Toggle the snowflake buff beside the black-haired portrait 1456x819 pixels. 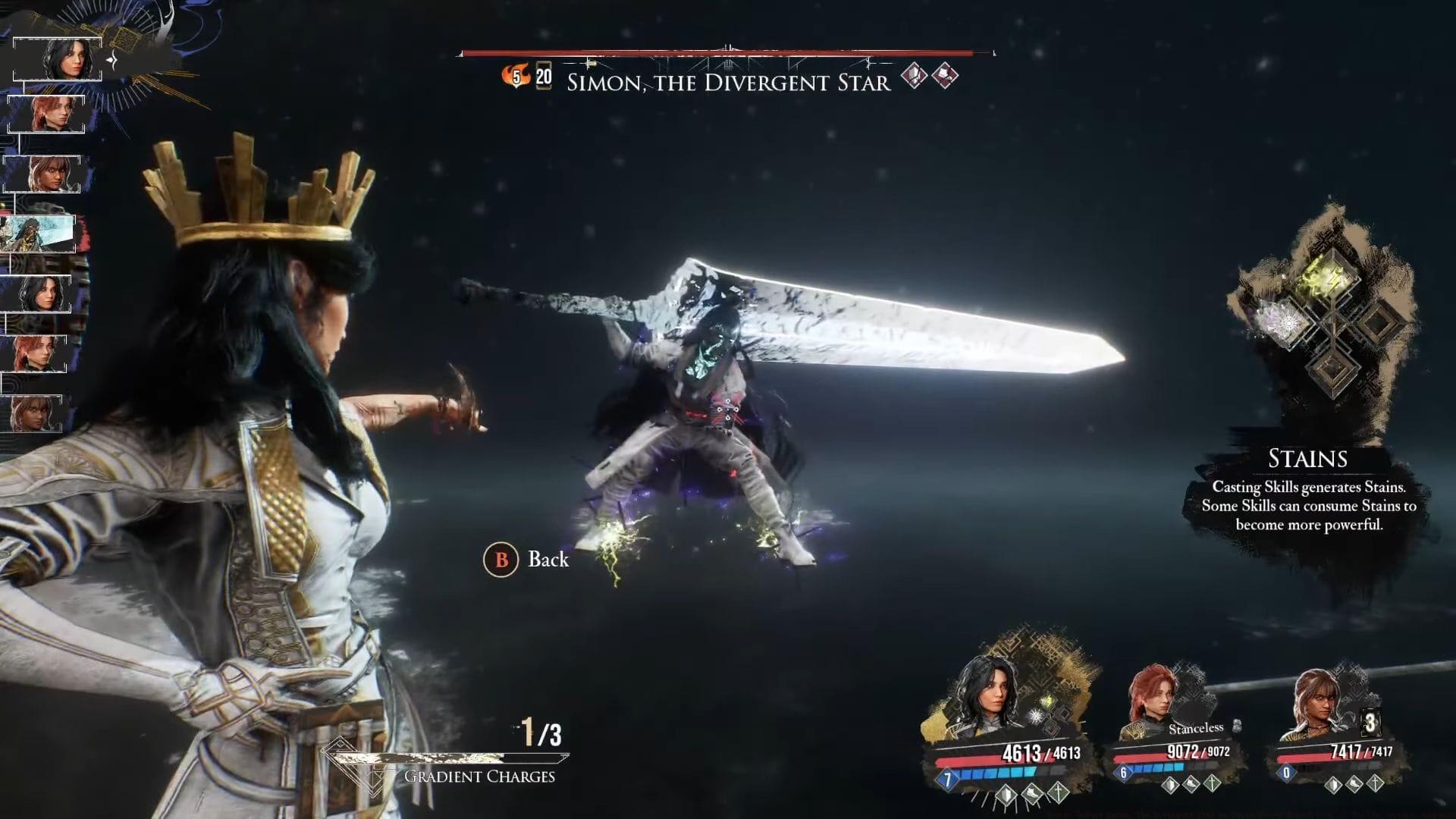click(1036, 717)
